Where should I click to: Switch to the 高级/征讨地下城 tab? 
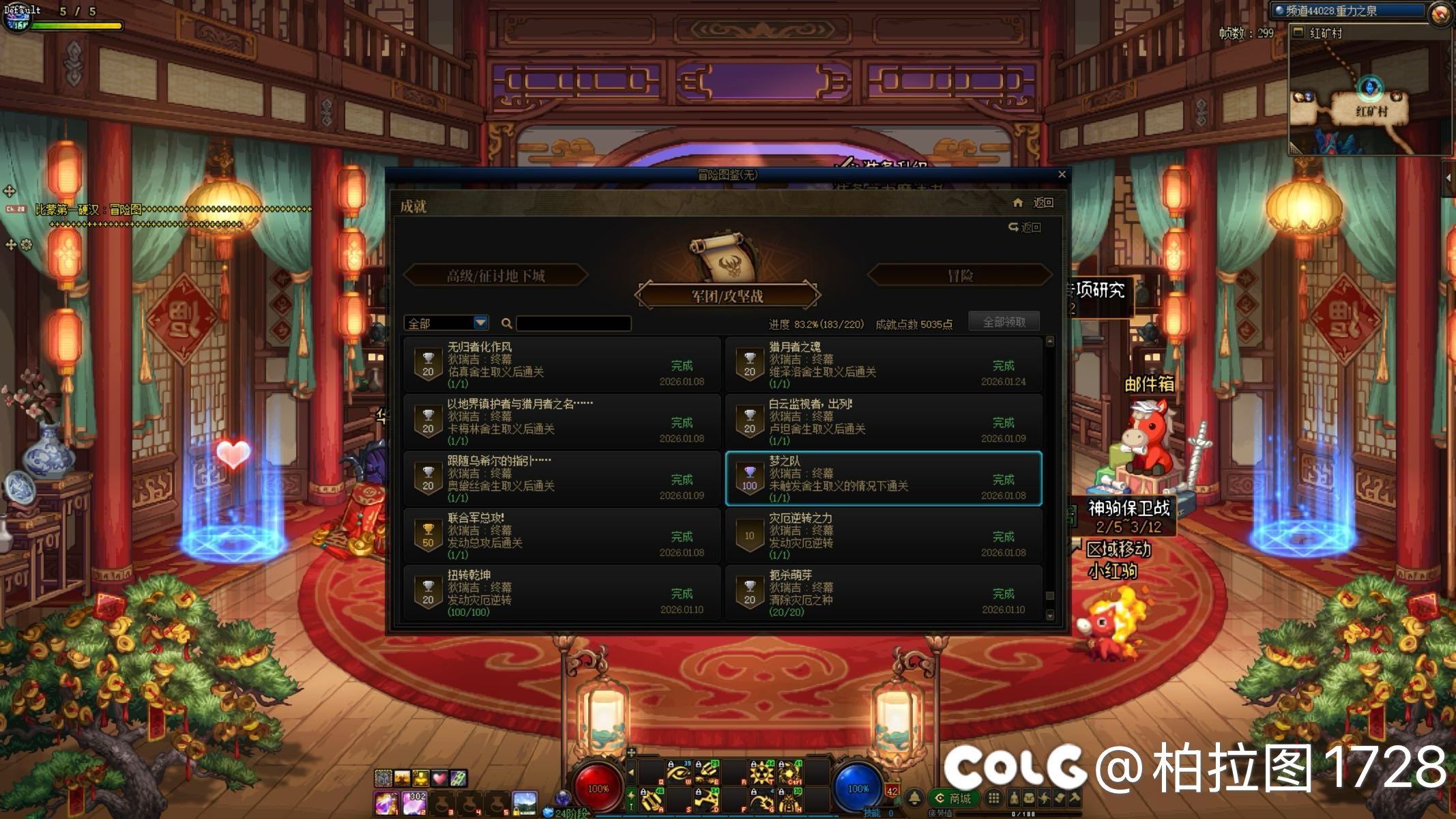495,276
